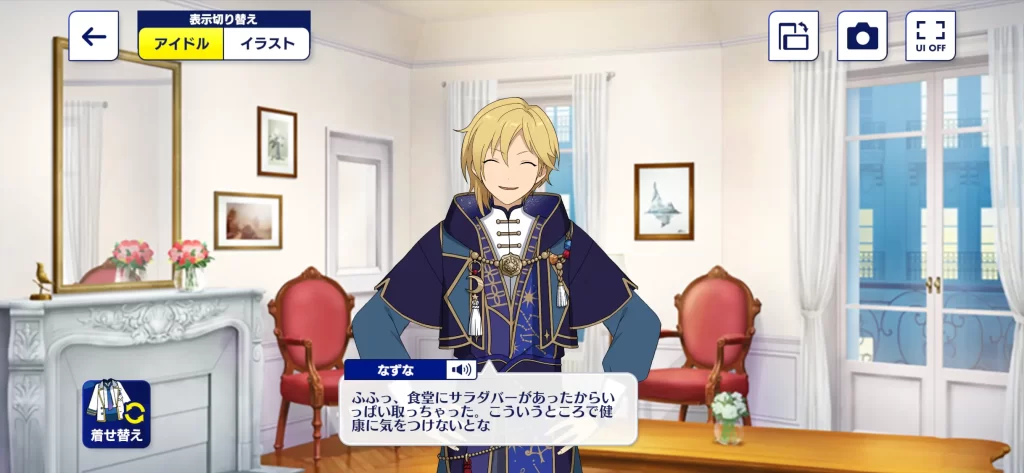The height and width of the screenshot is (473, 1024).
Task: Hide the interface with UI OFF
Action: (930, 37)
